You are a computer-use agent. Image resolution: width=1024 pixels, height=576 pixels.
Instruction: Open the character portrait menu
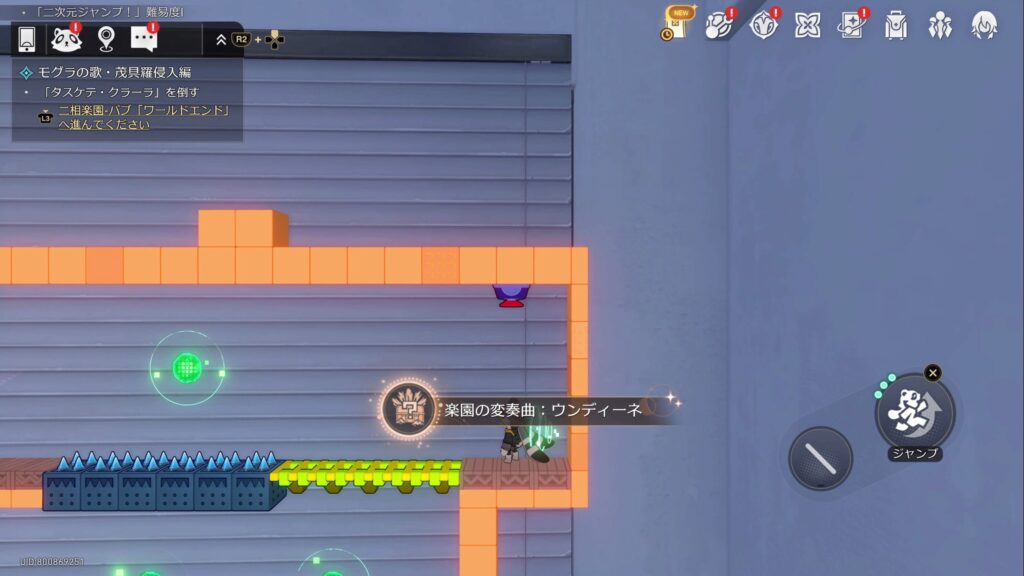click(x=984, y=24)
